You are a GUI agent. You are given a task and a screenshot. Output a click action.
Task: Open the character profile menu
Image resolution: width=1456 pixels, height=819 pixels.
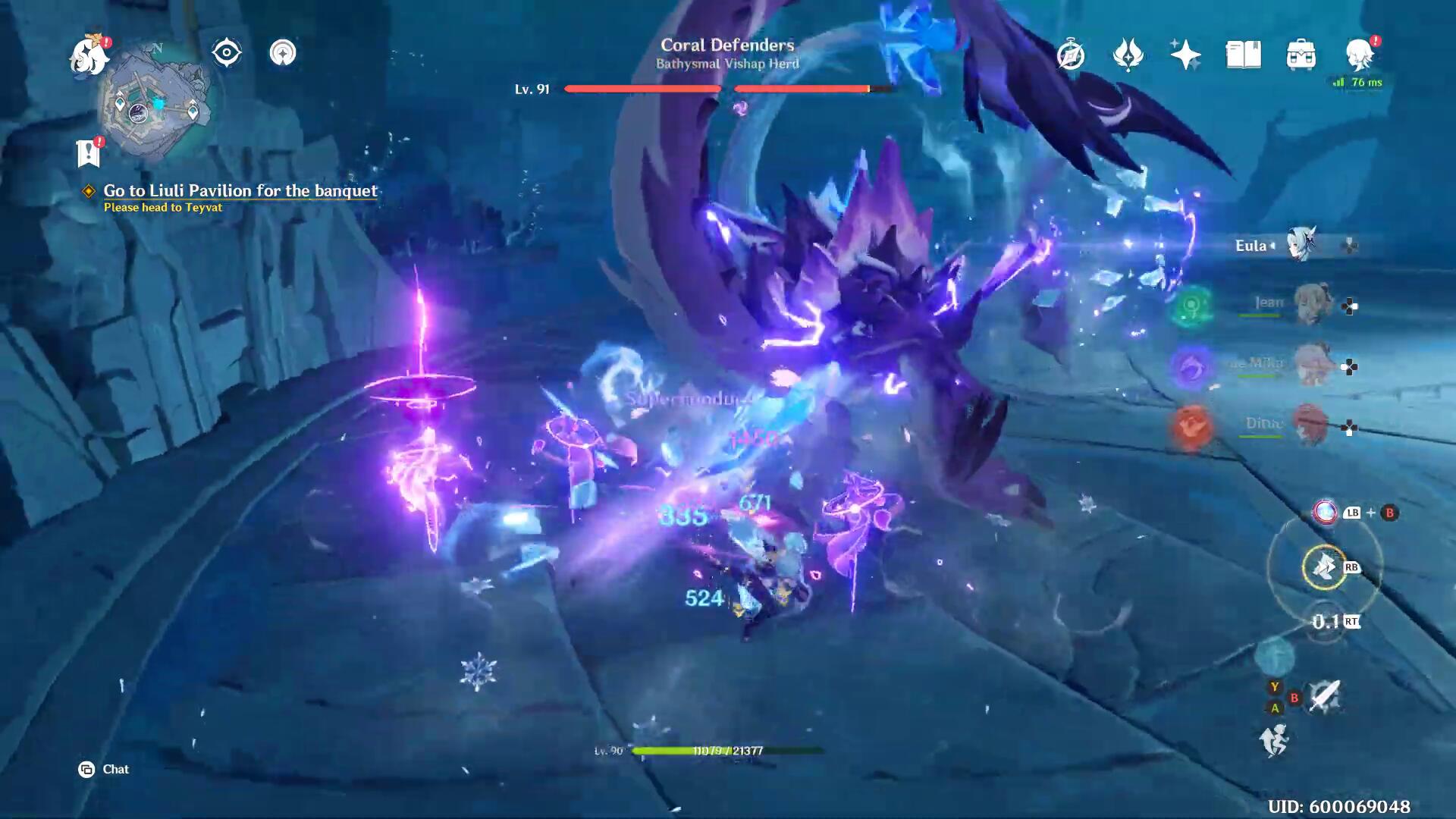[1358, 55]
